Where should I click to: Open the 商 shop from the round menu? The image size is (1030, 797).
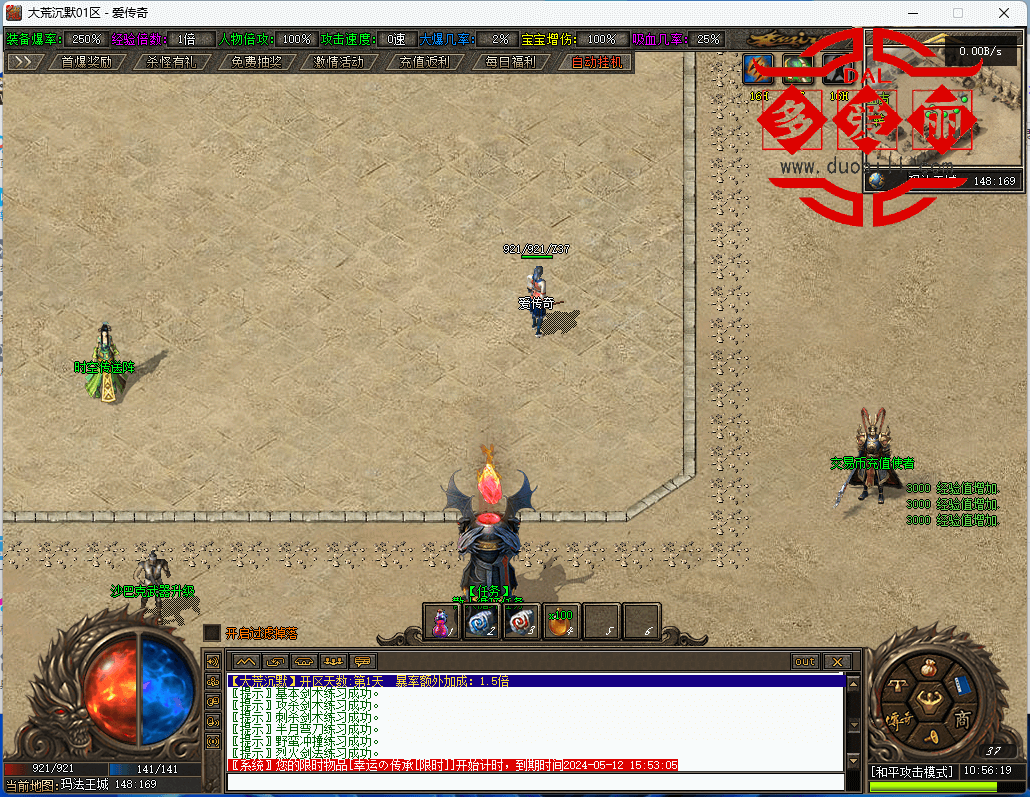(961, 718)
